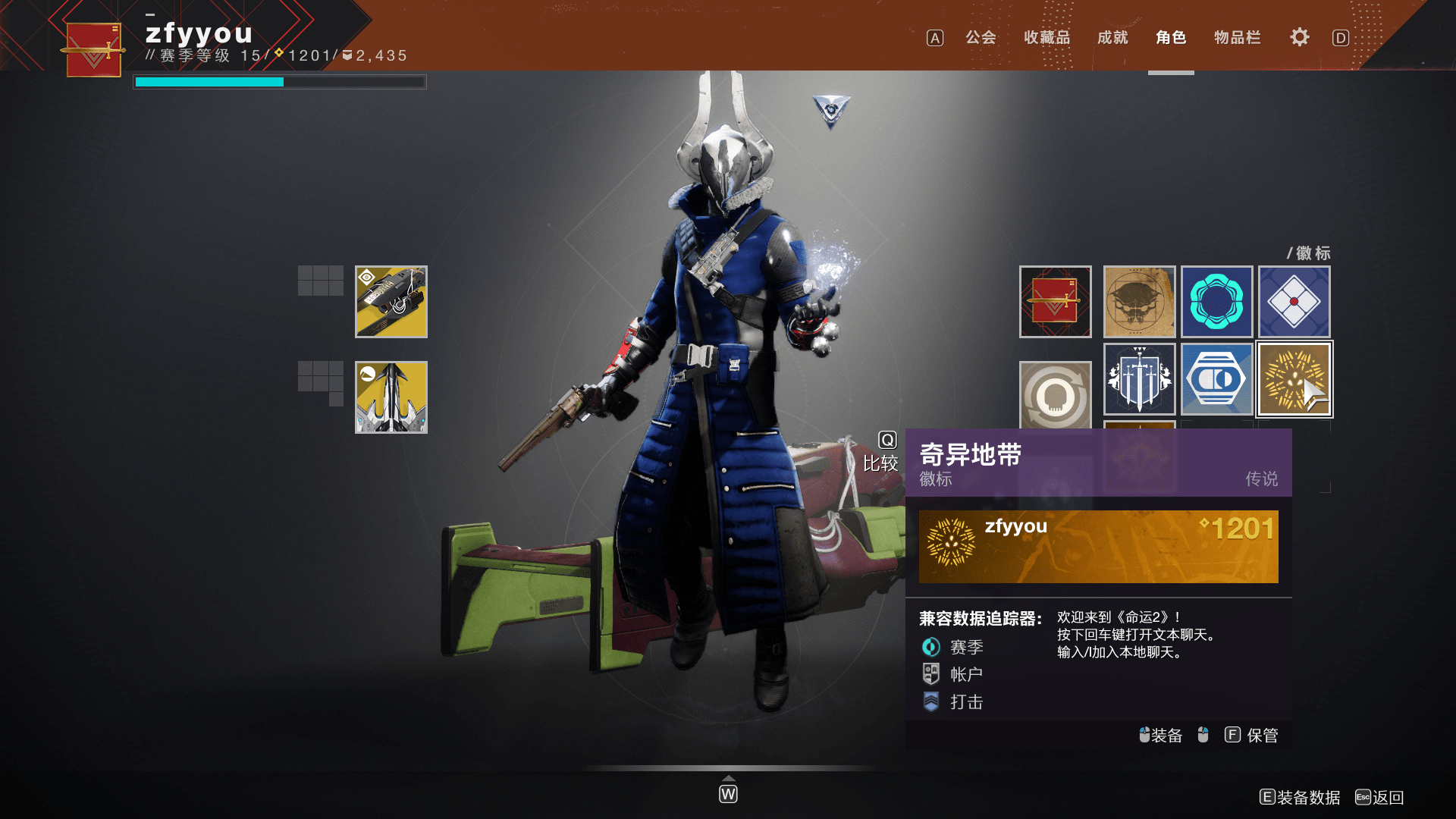Pick the white diamond emblem

click(1294, 302)
